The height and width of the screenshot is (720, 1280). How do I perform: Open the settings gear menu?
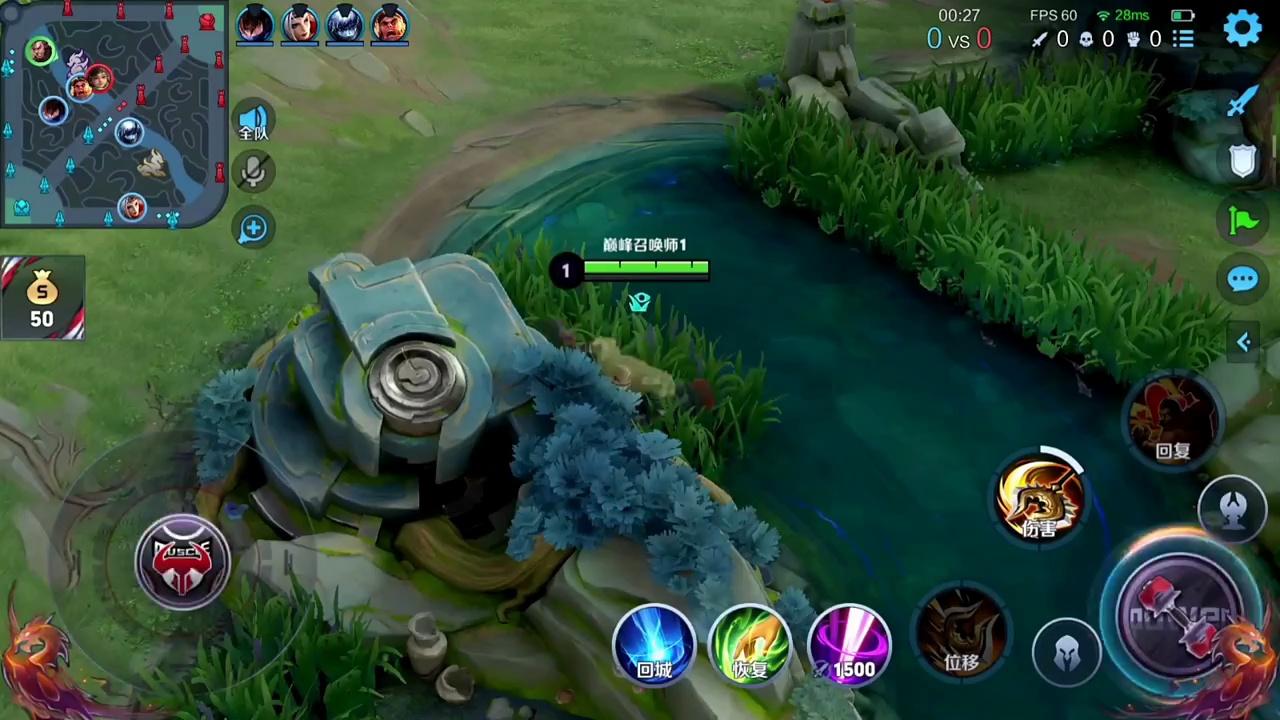point(1242,29)
